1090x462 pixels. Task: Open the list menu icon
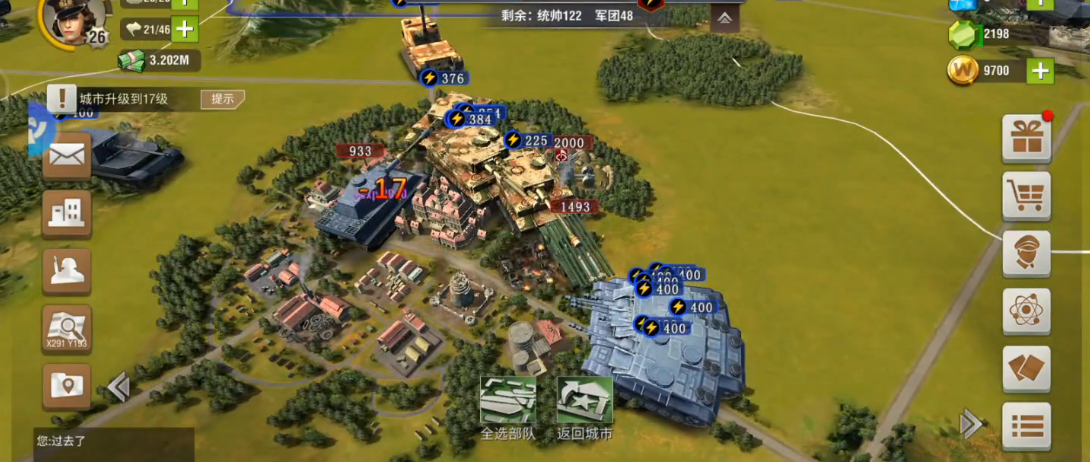(1026, 426)
